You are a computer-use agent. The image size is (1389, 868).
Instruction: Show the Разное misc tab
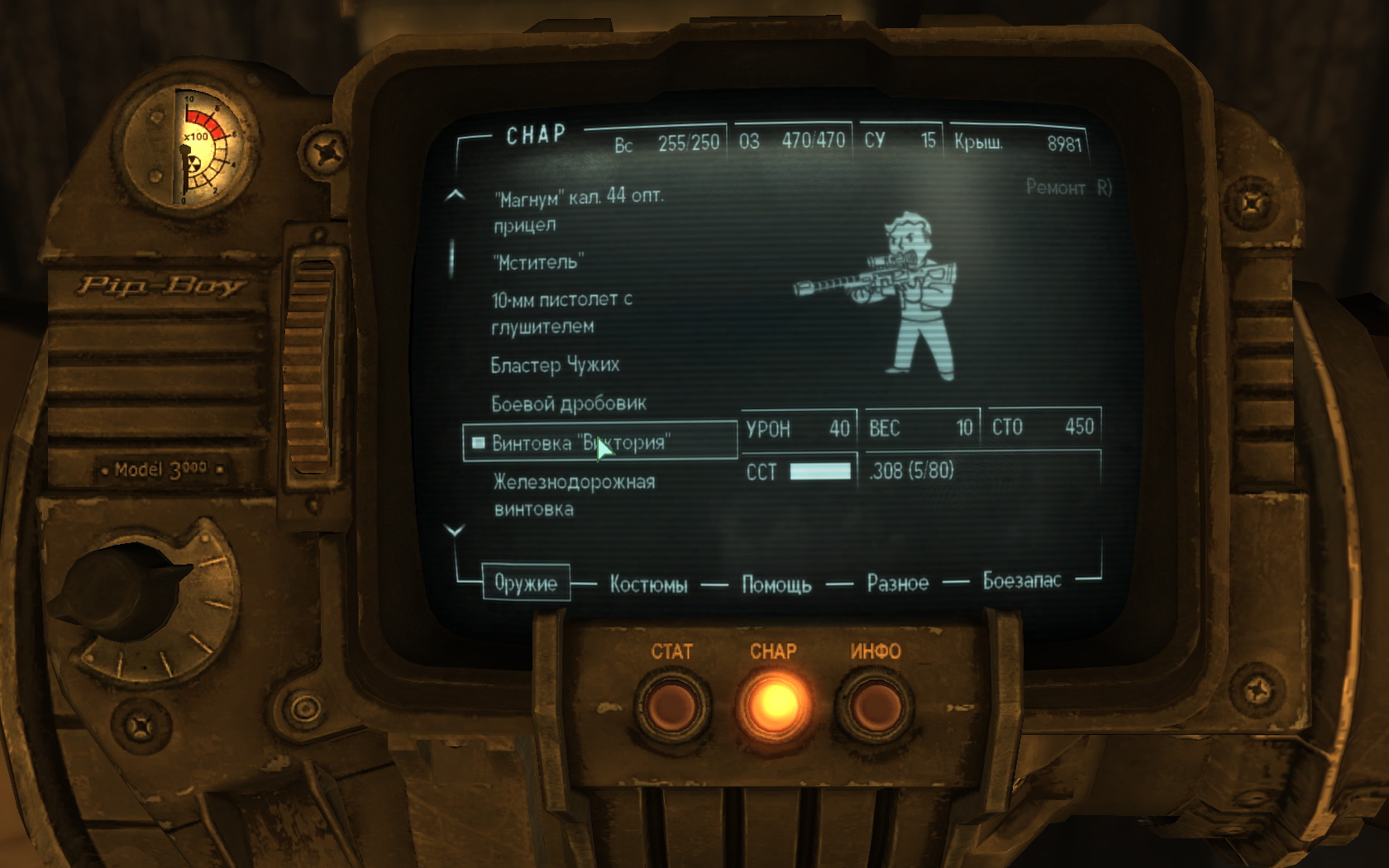897,584
